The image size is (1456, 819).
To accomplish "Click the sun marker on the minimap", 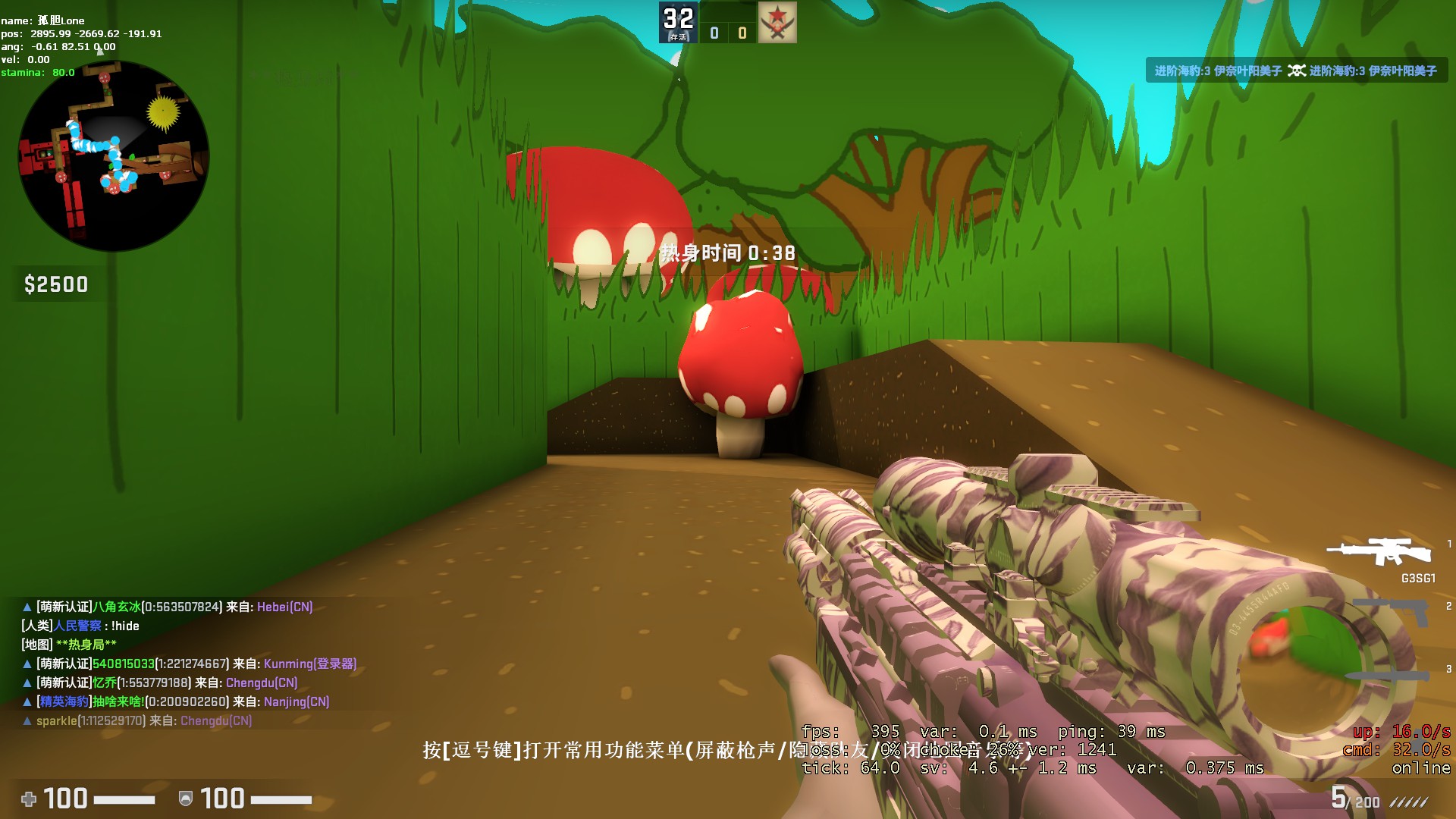I will pyautogui.click(x=162, y=108).
